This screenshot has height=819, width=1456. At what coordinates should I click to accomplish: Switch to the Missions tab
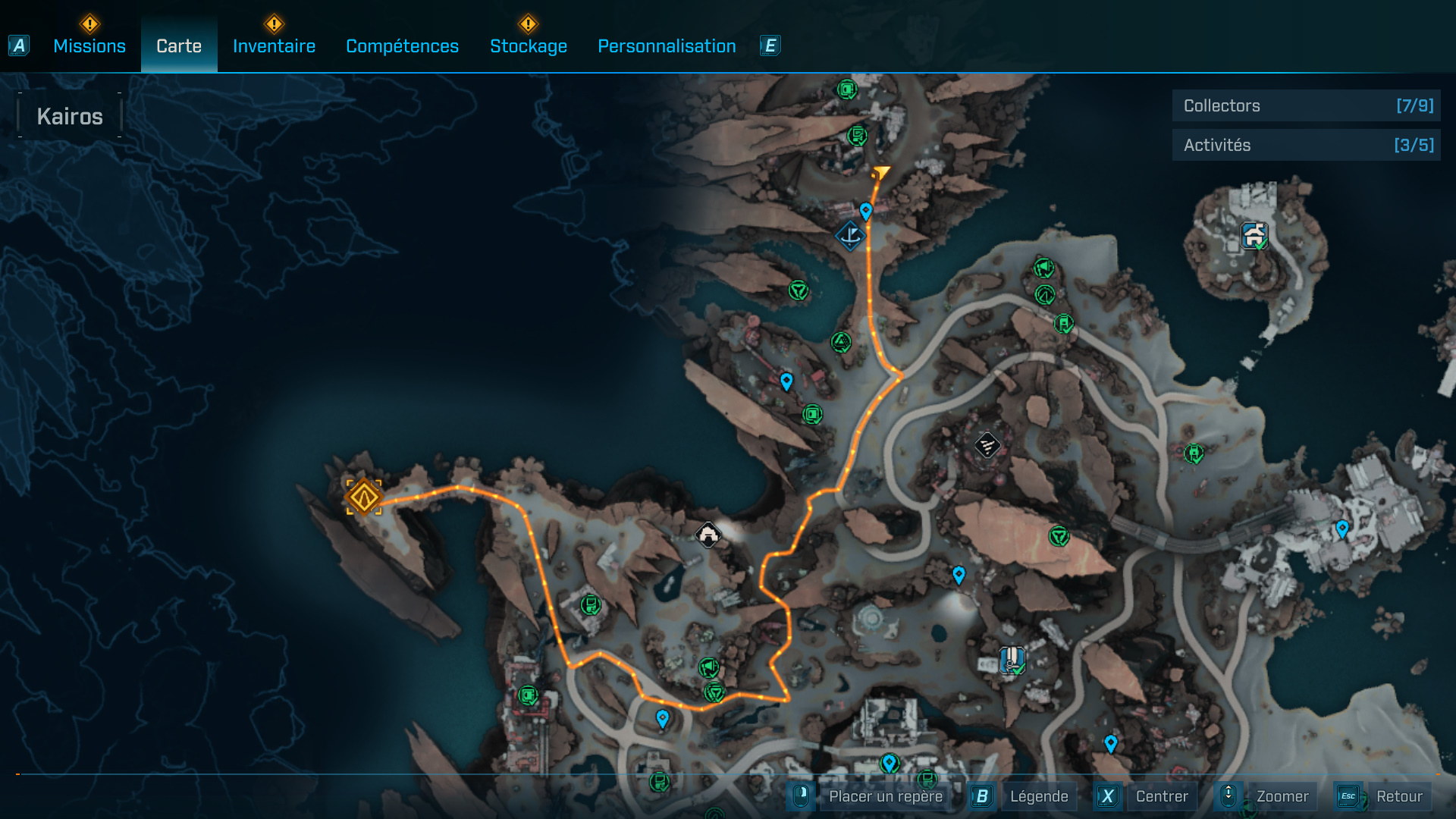pos(89,46)
